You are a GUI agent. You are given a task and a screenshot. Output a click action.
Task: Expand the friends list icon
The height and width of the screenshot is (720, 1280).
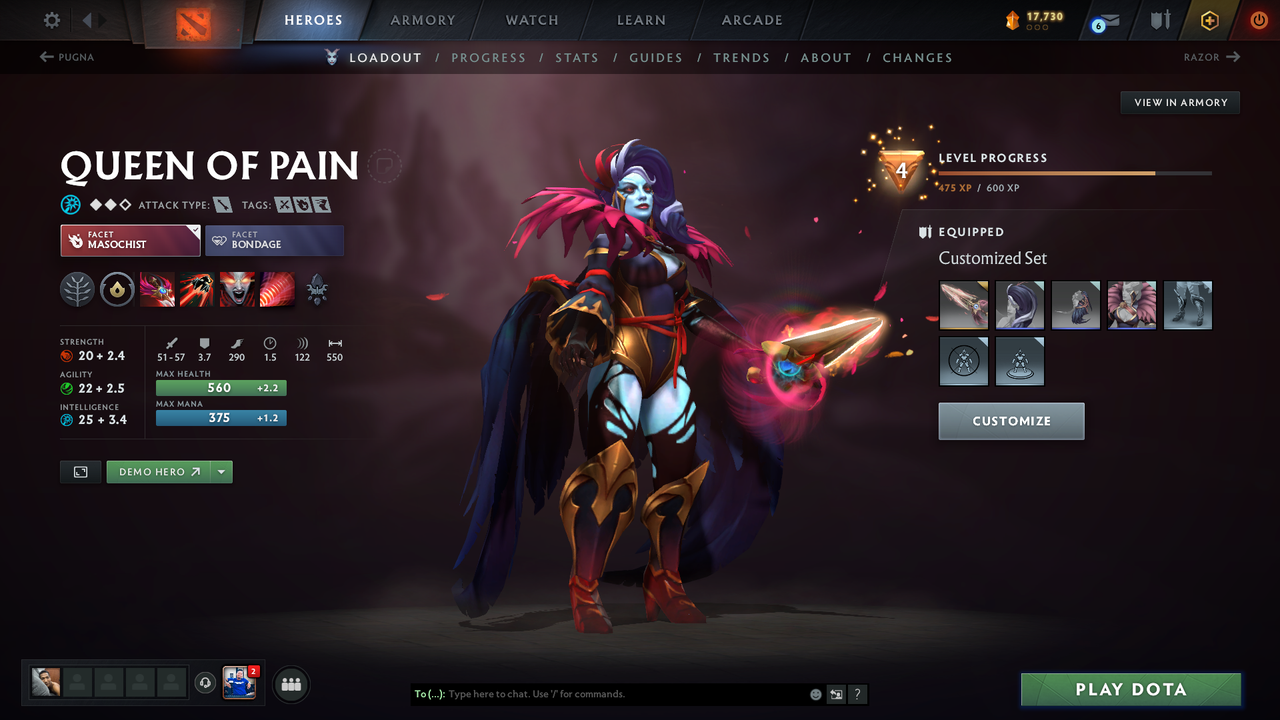coord(289,683)
